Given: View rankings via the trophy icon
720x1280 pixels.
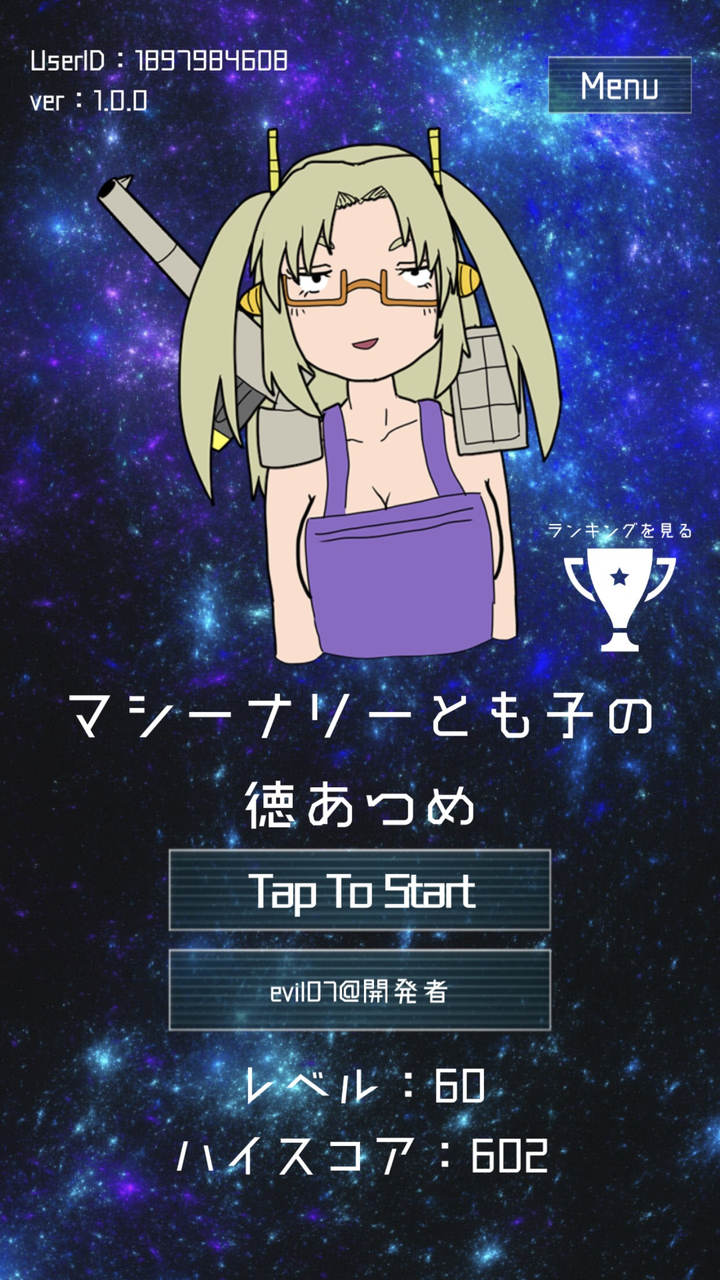Looking at the screenshot, I should tap(619, 597).
